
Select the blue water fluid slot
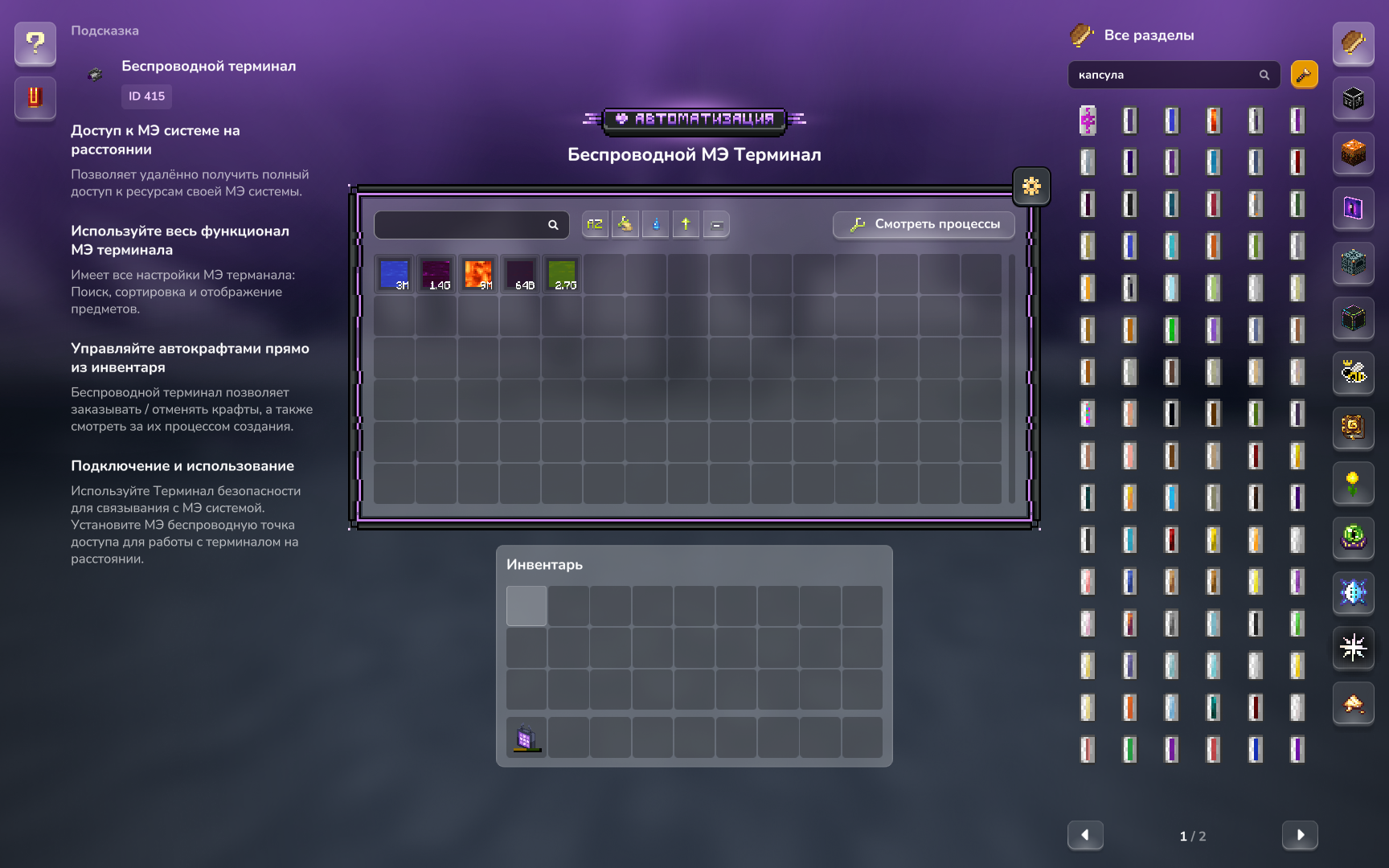coord(395,274)
